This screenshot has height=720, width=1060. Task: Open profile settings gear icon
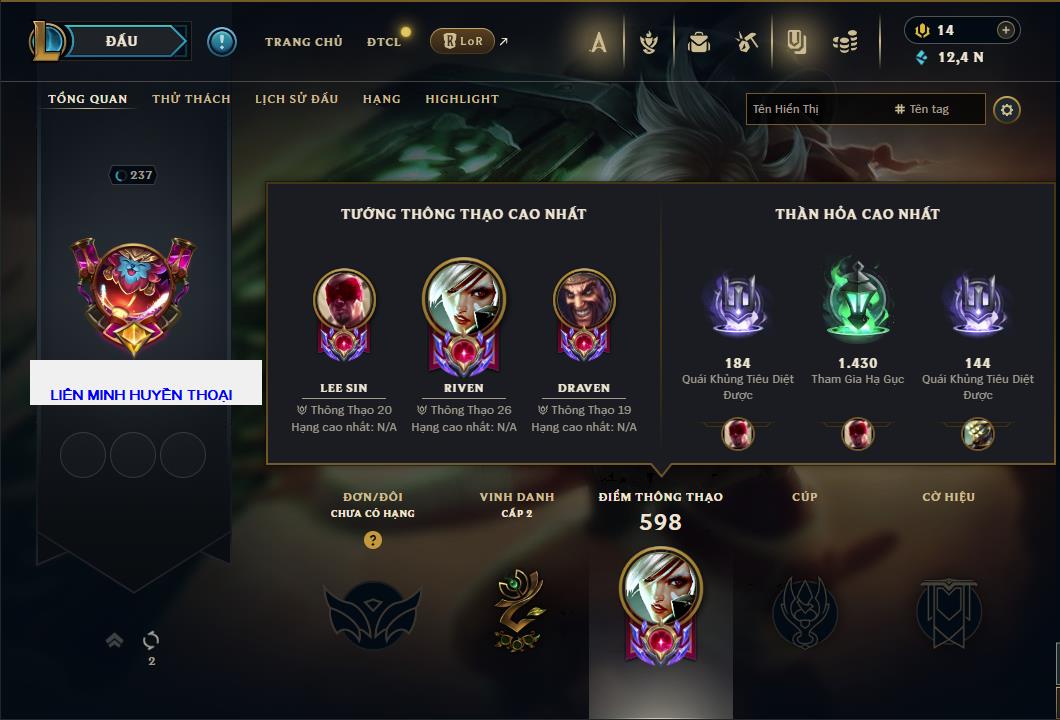point(1007,109)
